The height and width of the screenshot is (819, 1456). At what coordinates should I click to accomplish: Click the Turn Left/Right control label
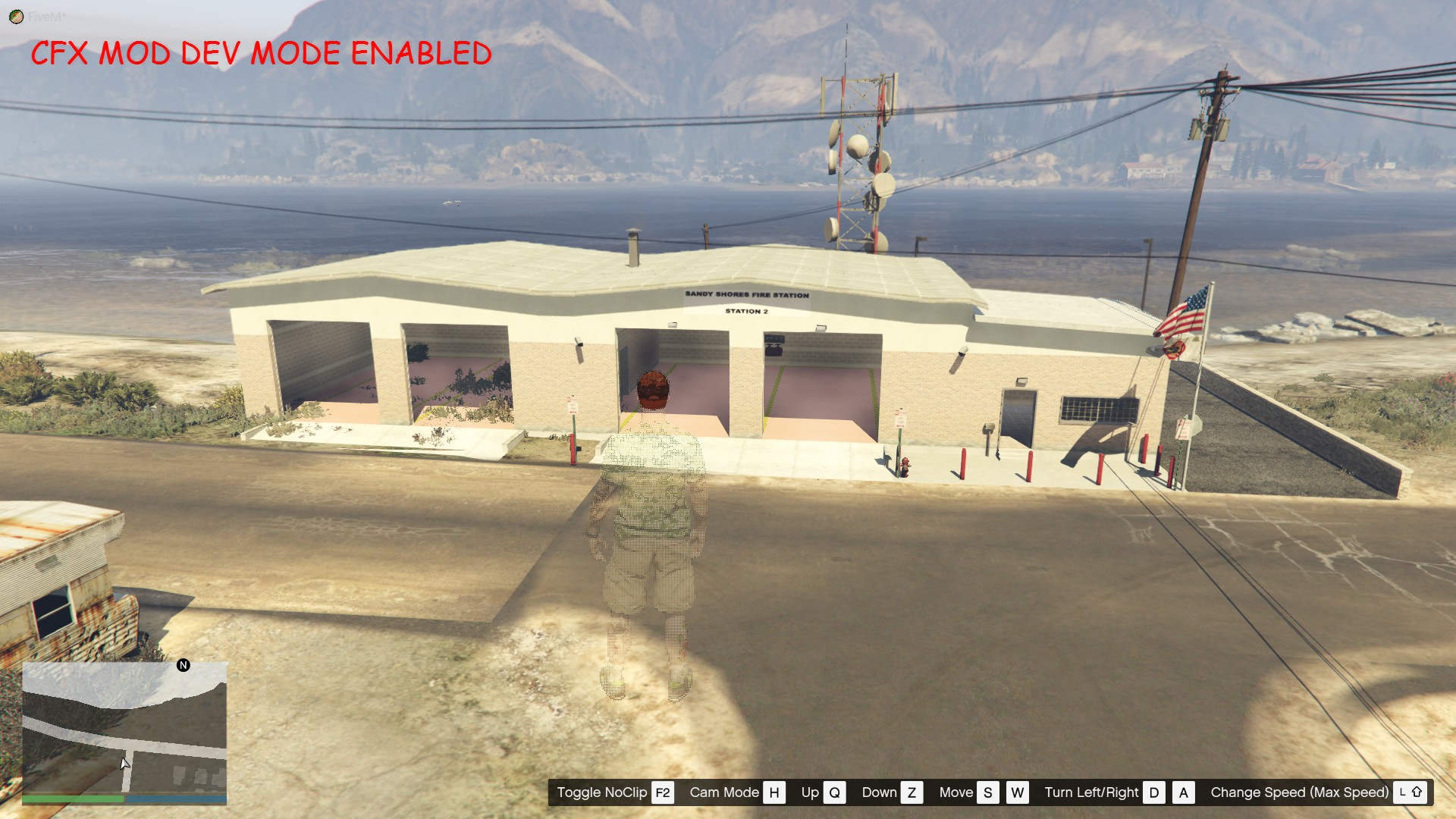point(1092,792)
